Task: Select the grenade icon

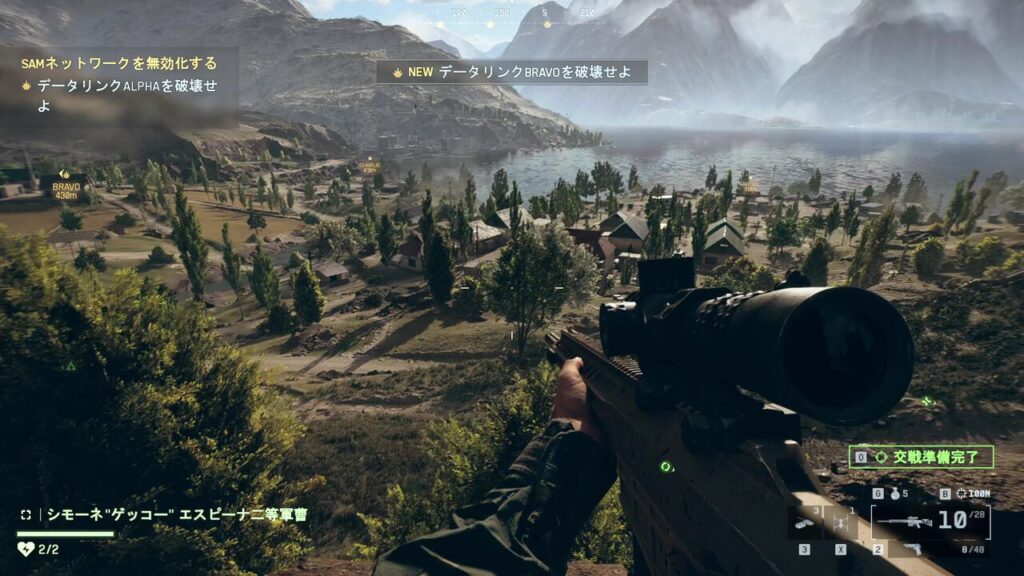Action: tap(893, 494)
